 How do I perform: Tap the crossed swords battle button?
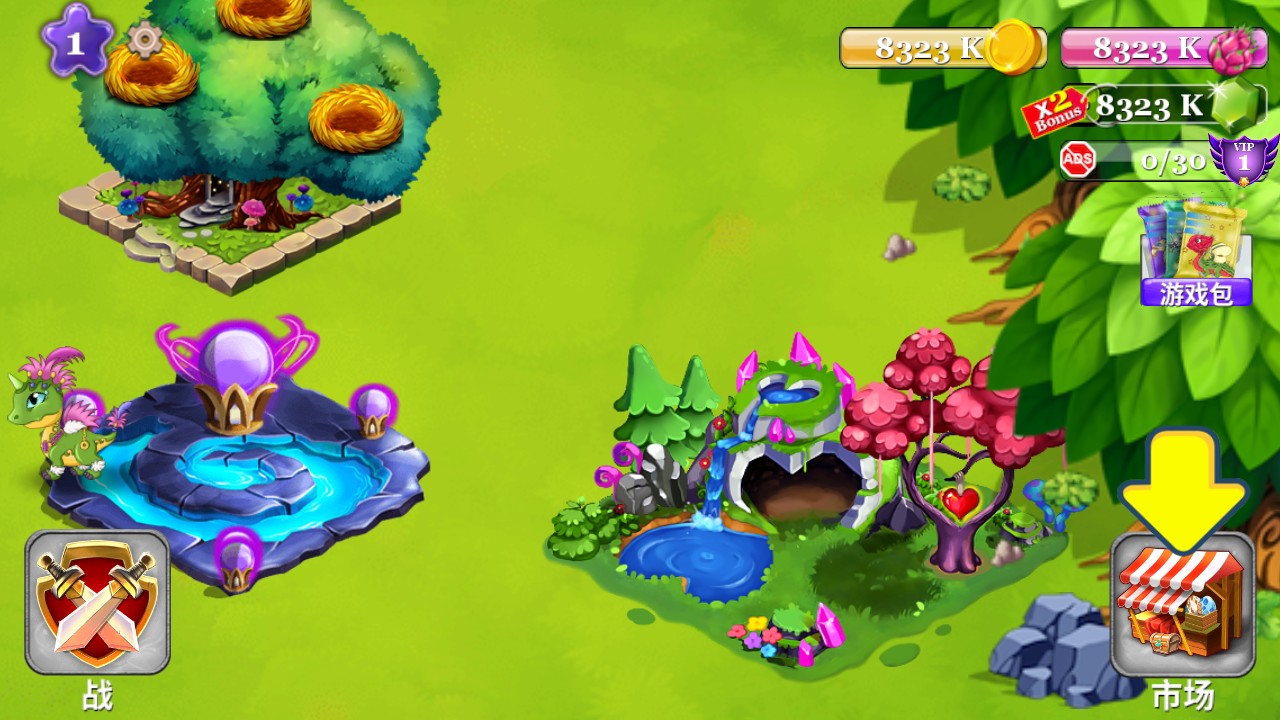click(x=97, y=602)
